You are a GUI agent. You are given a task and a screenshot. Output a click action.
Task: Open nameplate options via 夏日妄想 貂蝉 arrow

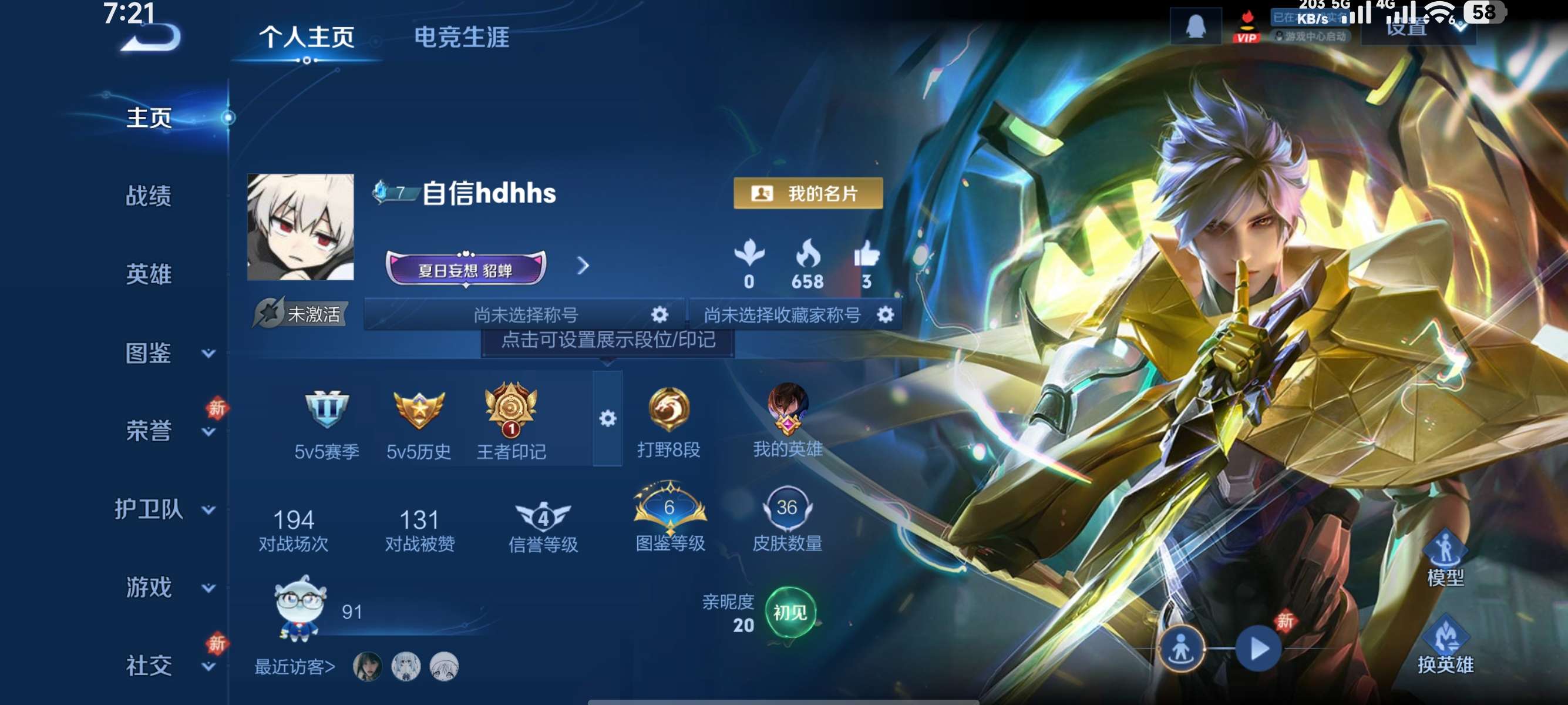point(584,266)
